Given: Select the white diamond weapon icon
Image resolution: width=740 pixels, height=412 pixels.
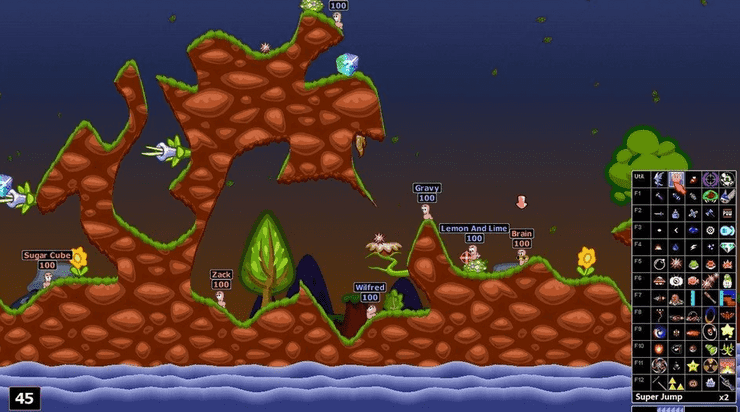Looking at the screenshot, I should click(728, 245).
